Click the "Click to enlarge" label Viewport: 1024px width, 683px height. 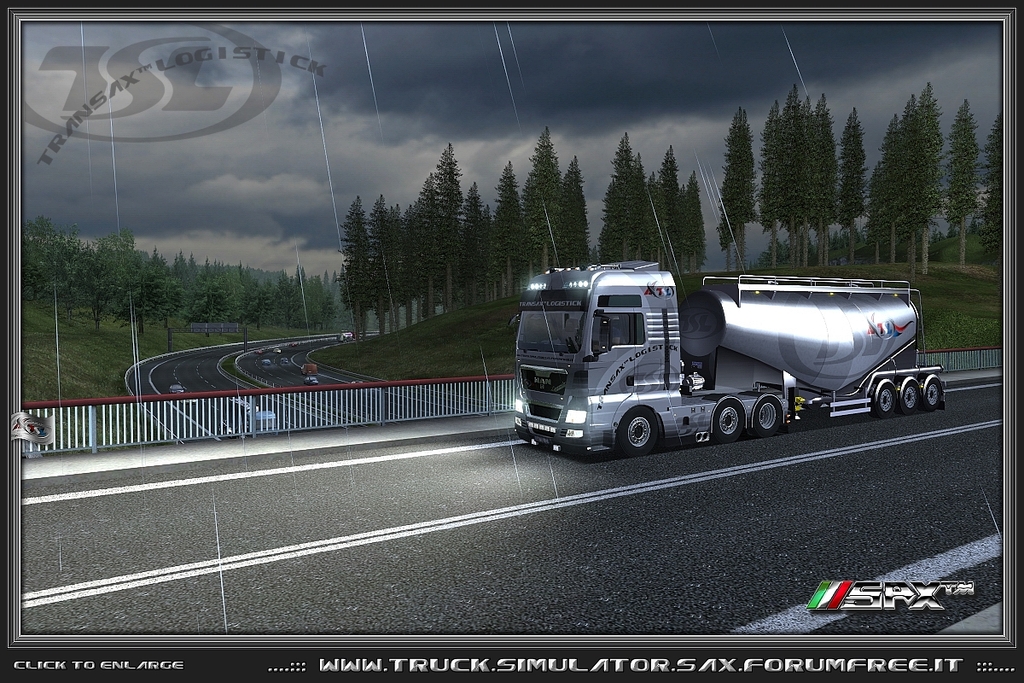click(x=98, y=665)
